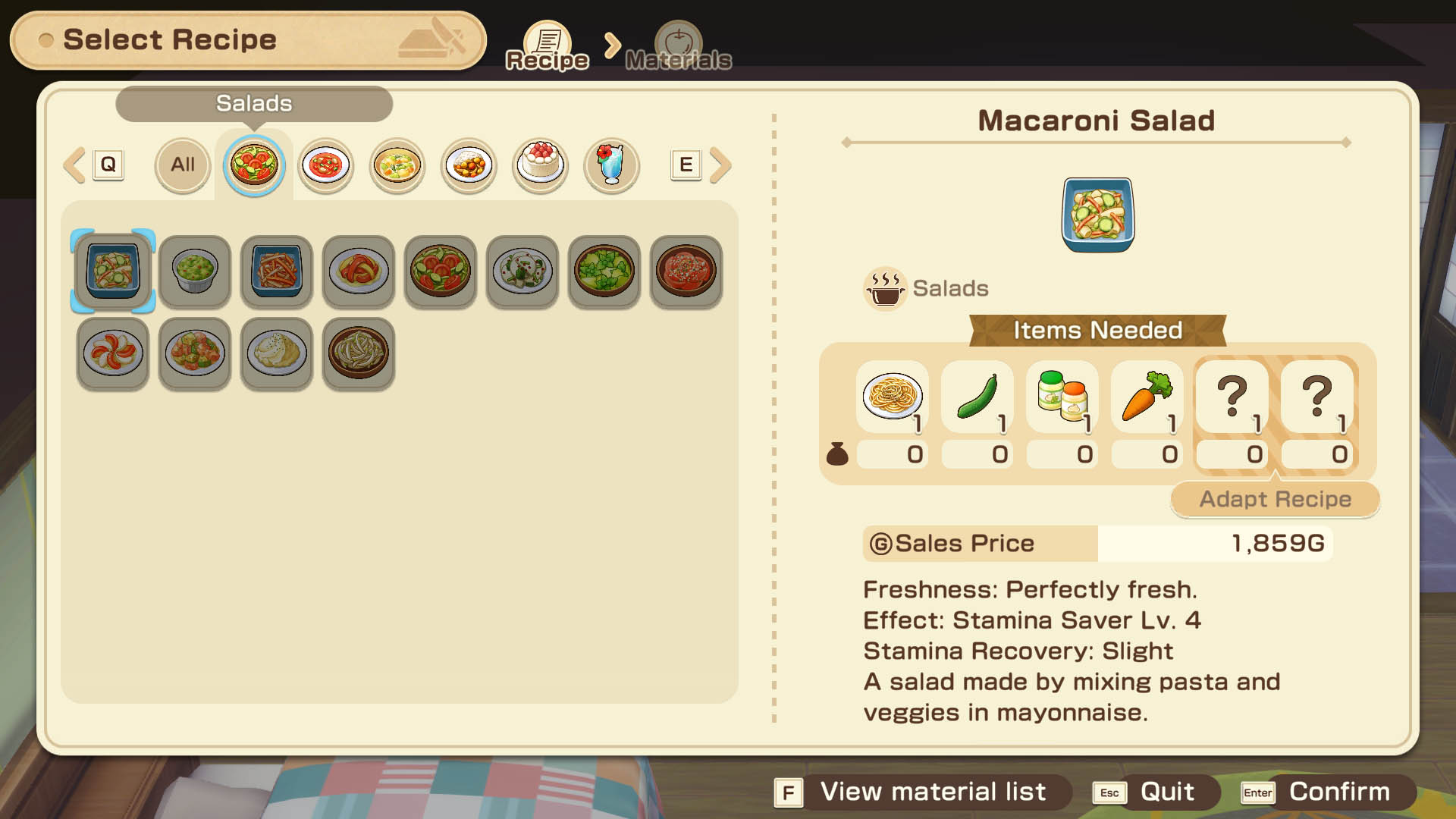
Task: Switch to the All recipes tab
Action: [182, 165]
